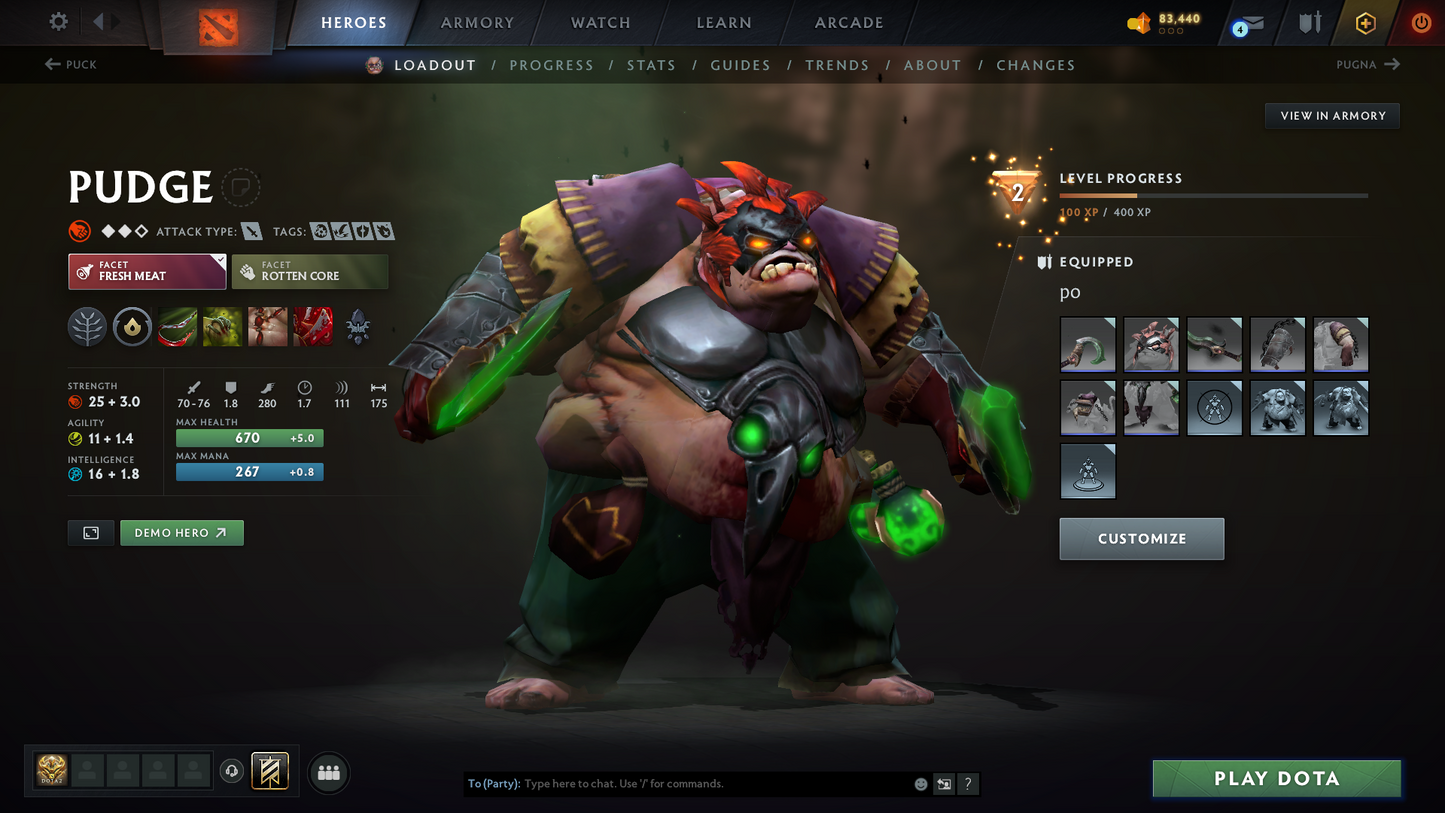Select the Rot ability icon
Viewport: 1445px width, 813px height.
(x=222, y=326)
